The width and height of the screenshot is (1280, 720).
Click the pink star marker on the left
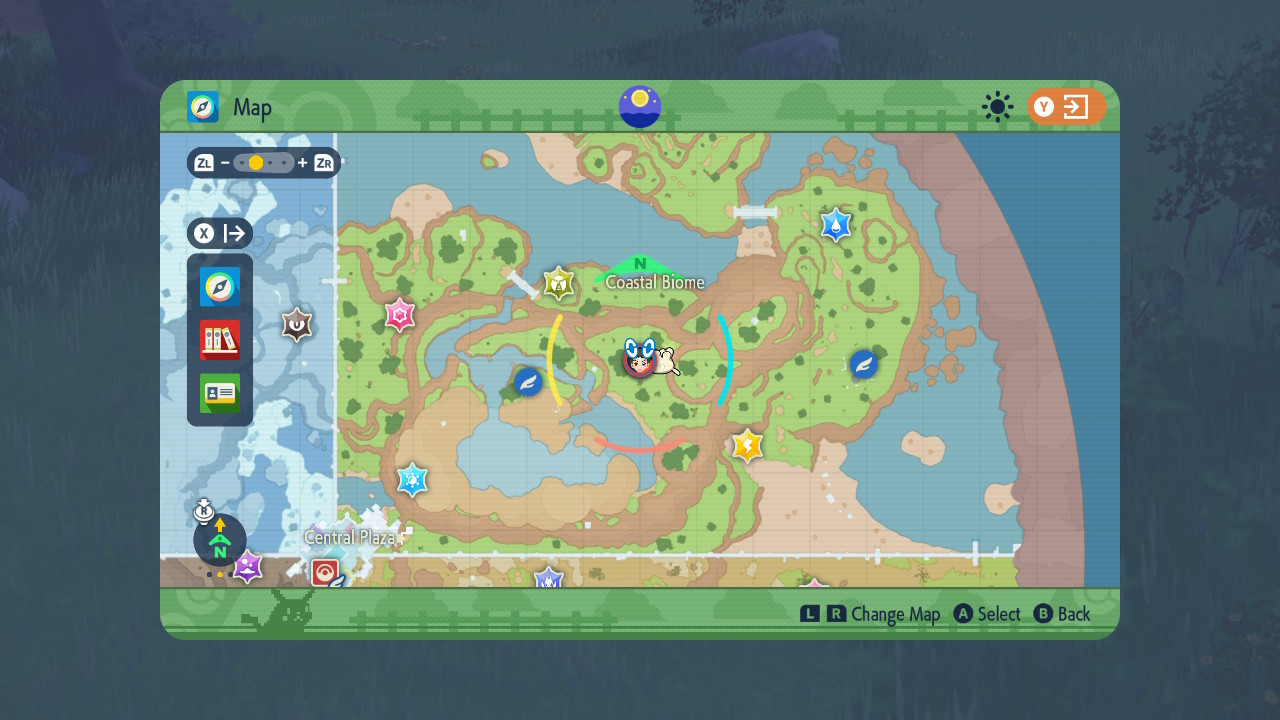[399, 315]
